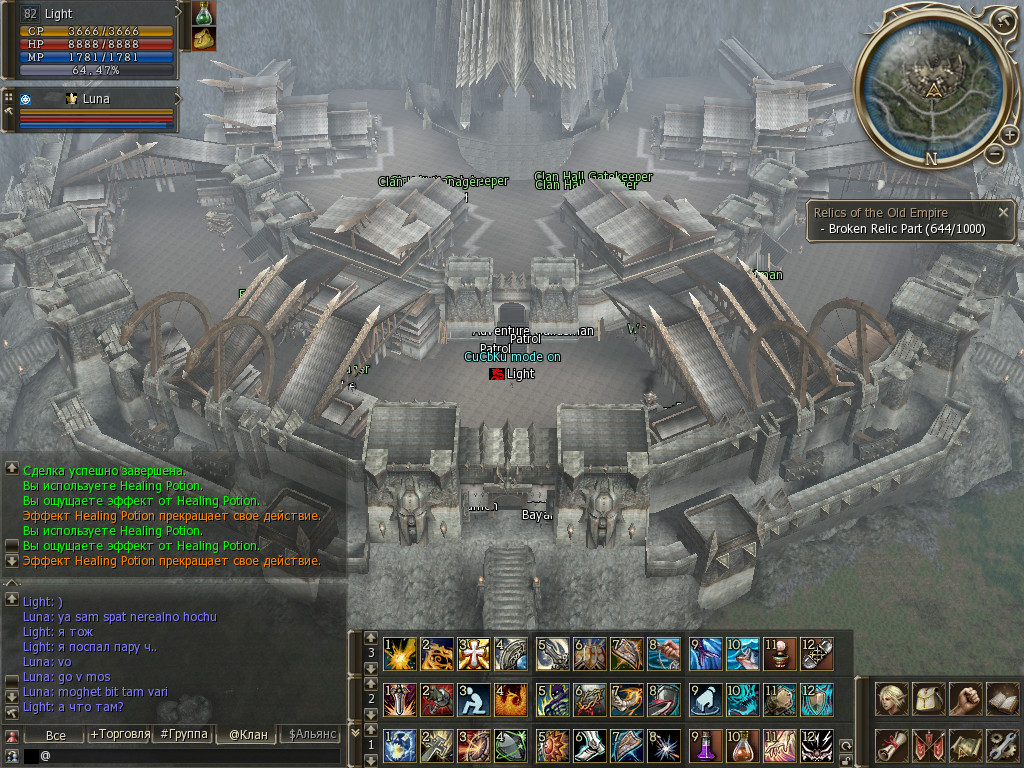Close the Relics of the Old Empire tracker
Screen dimensions: 1024x768
pyautogui.click(x=1003, y=212)
